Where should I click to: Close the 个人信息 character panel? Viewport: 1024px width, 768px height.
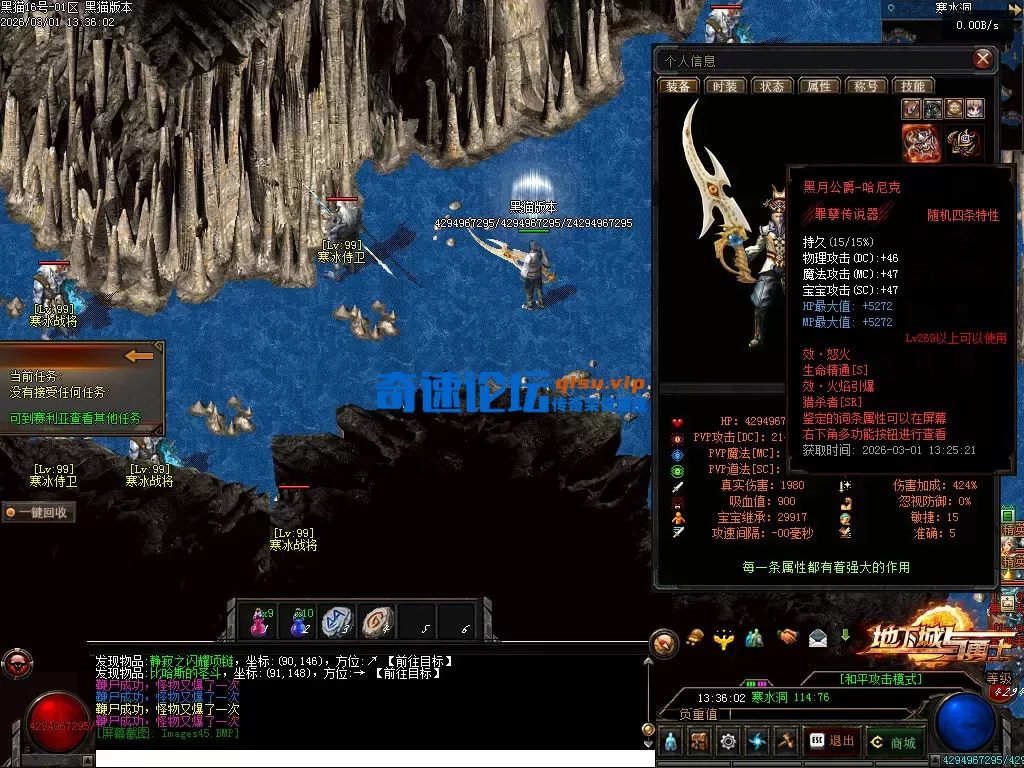(983, 59)
